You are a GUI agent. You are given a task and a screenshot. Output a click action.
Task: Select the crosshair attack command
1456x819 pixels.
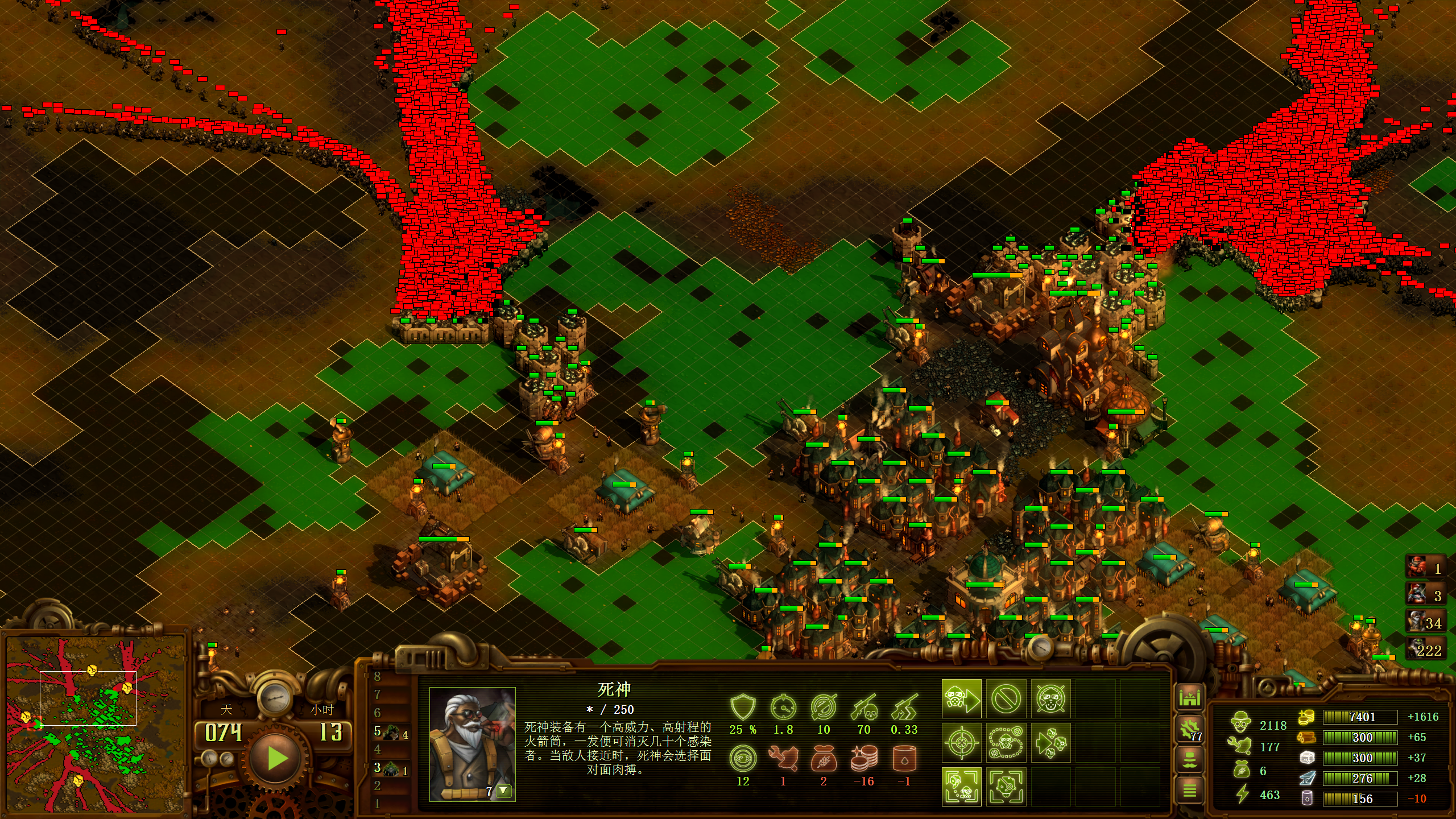[962, 743]
